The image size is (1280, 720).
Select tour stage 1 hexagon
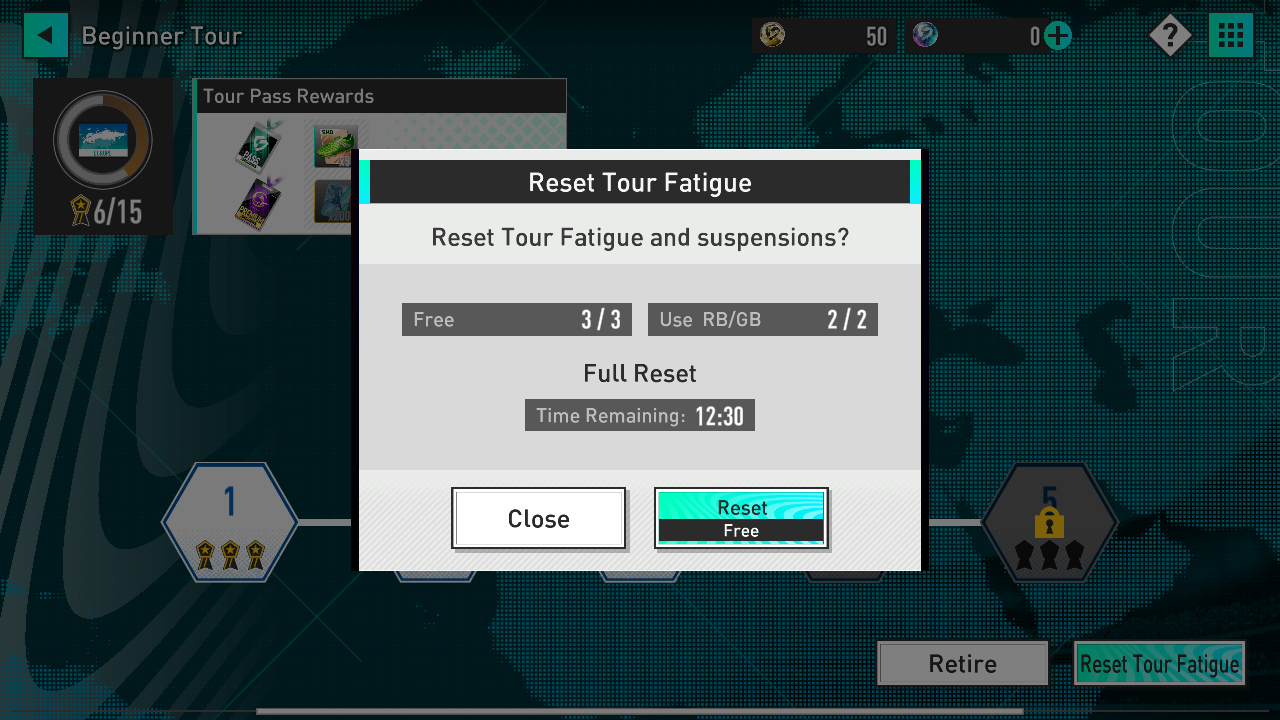point(230,522)
